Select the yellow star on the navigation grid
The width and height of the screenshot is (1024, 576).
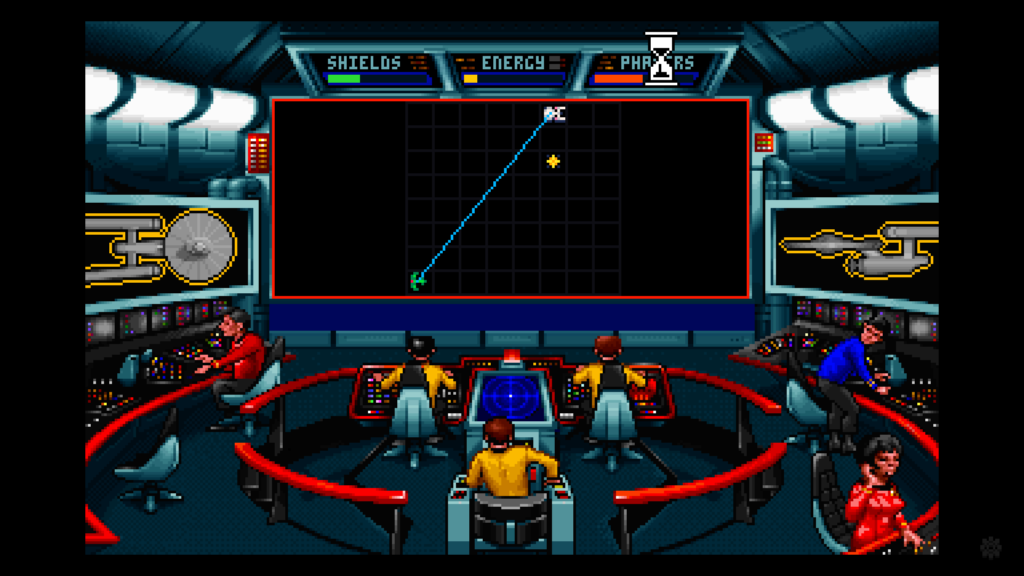click(x=553, y=161)
